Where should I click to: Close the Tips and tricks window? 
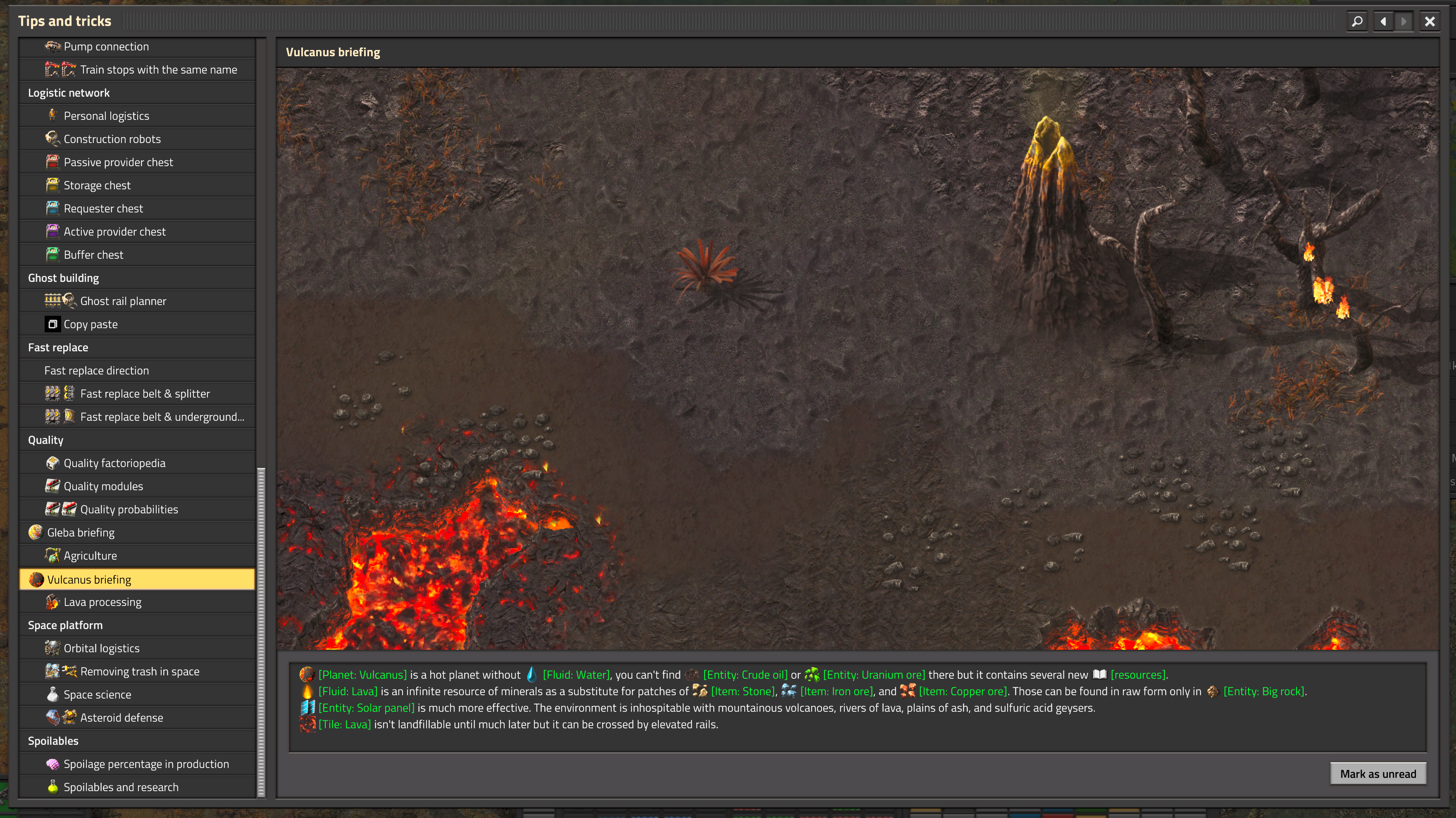[x=1430, y=21]
